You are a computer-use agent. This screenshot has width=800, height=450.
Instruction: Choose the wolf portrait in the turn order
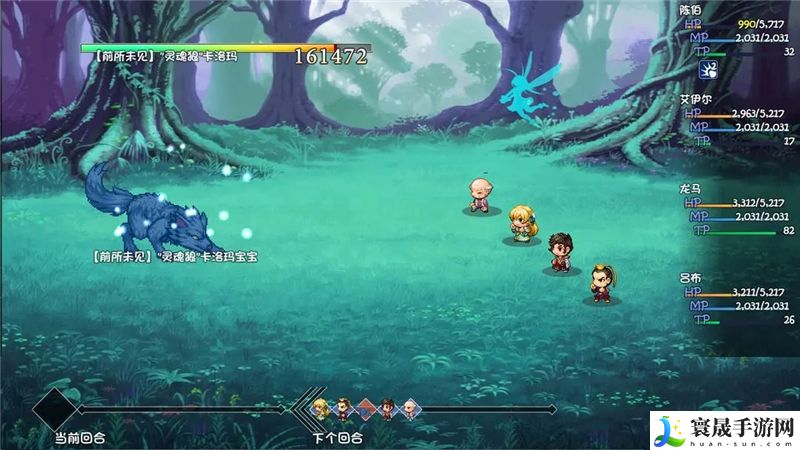pyautogui.click(x=365, y=408)
